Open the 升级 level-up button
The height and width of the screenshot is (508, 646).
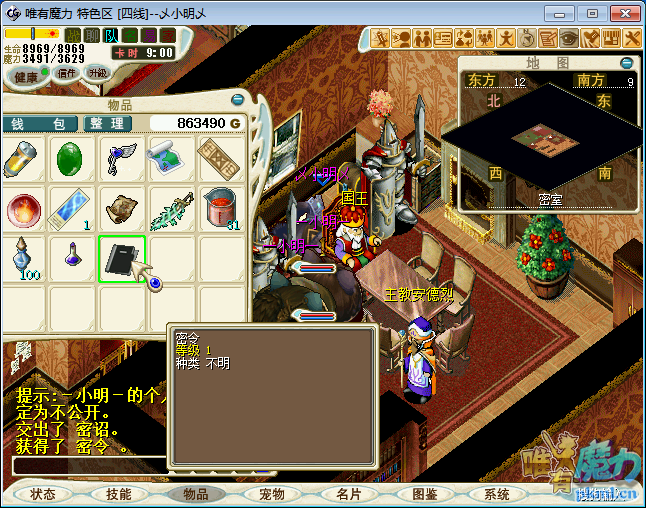(98, 73)
